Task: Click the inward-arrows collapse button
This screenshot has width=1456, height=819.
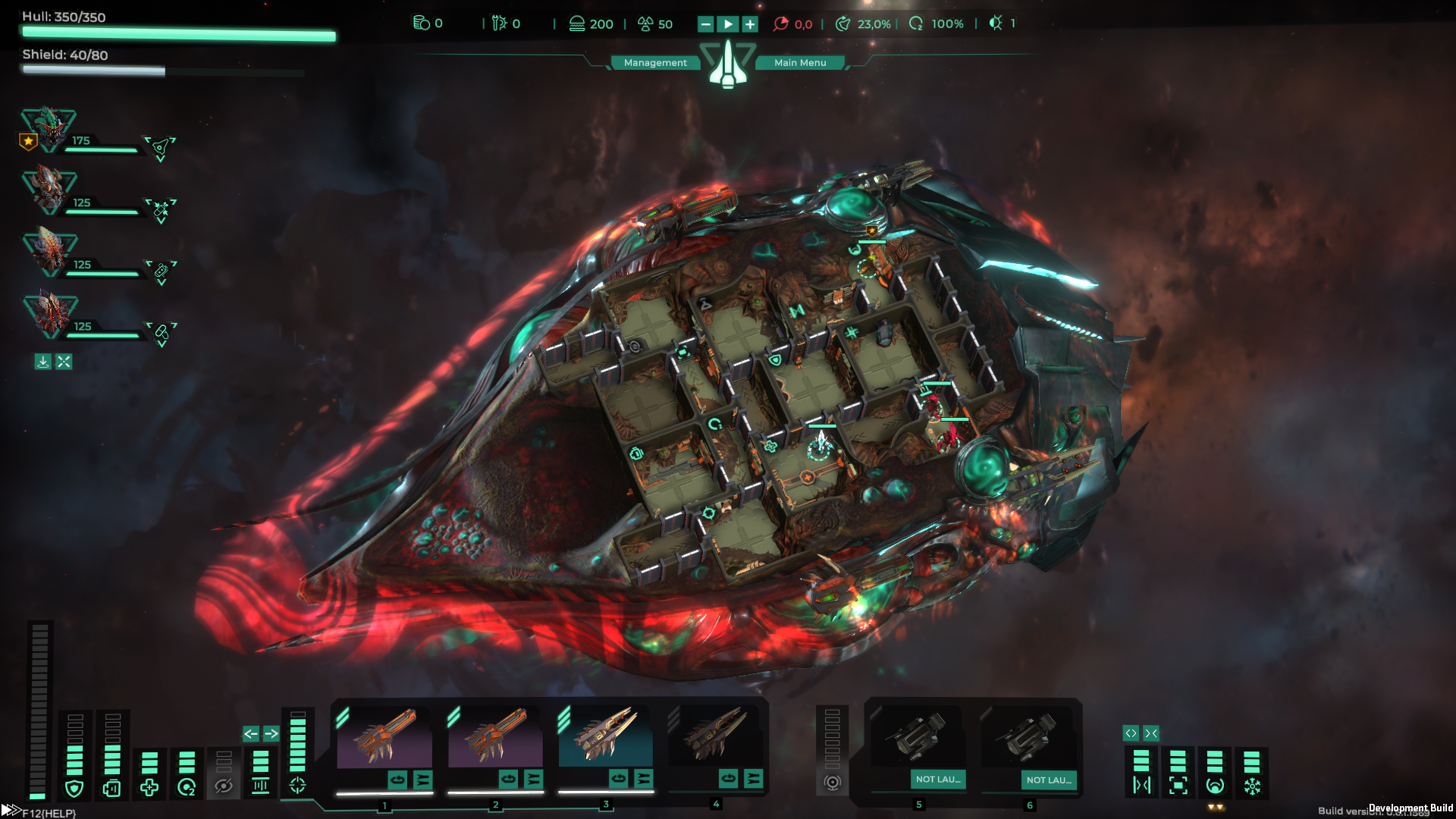Action: [1151, 733]
